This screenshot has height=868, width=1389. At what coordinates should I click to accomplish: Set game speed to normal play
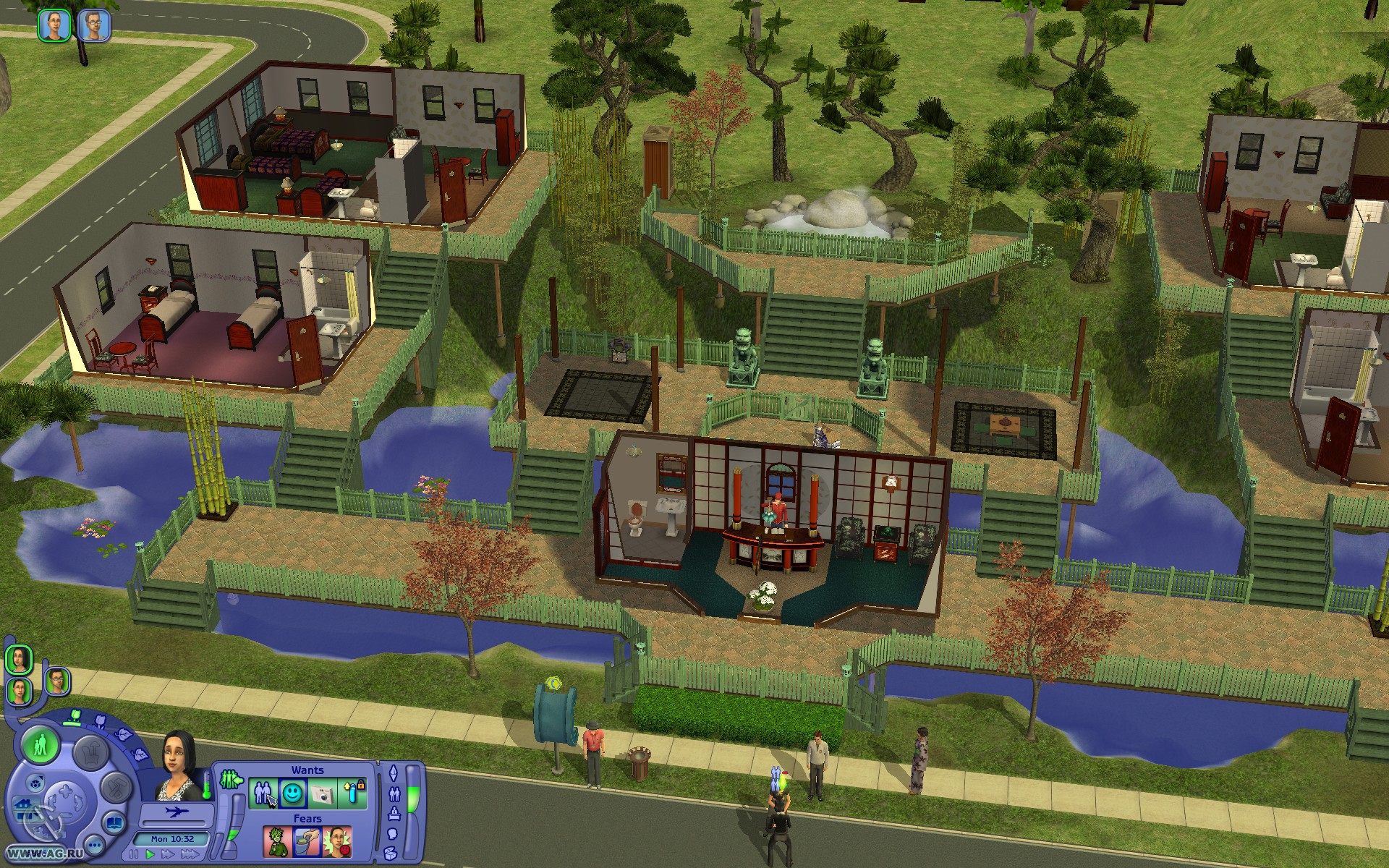point(151,855)
